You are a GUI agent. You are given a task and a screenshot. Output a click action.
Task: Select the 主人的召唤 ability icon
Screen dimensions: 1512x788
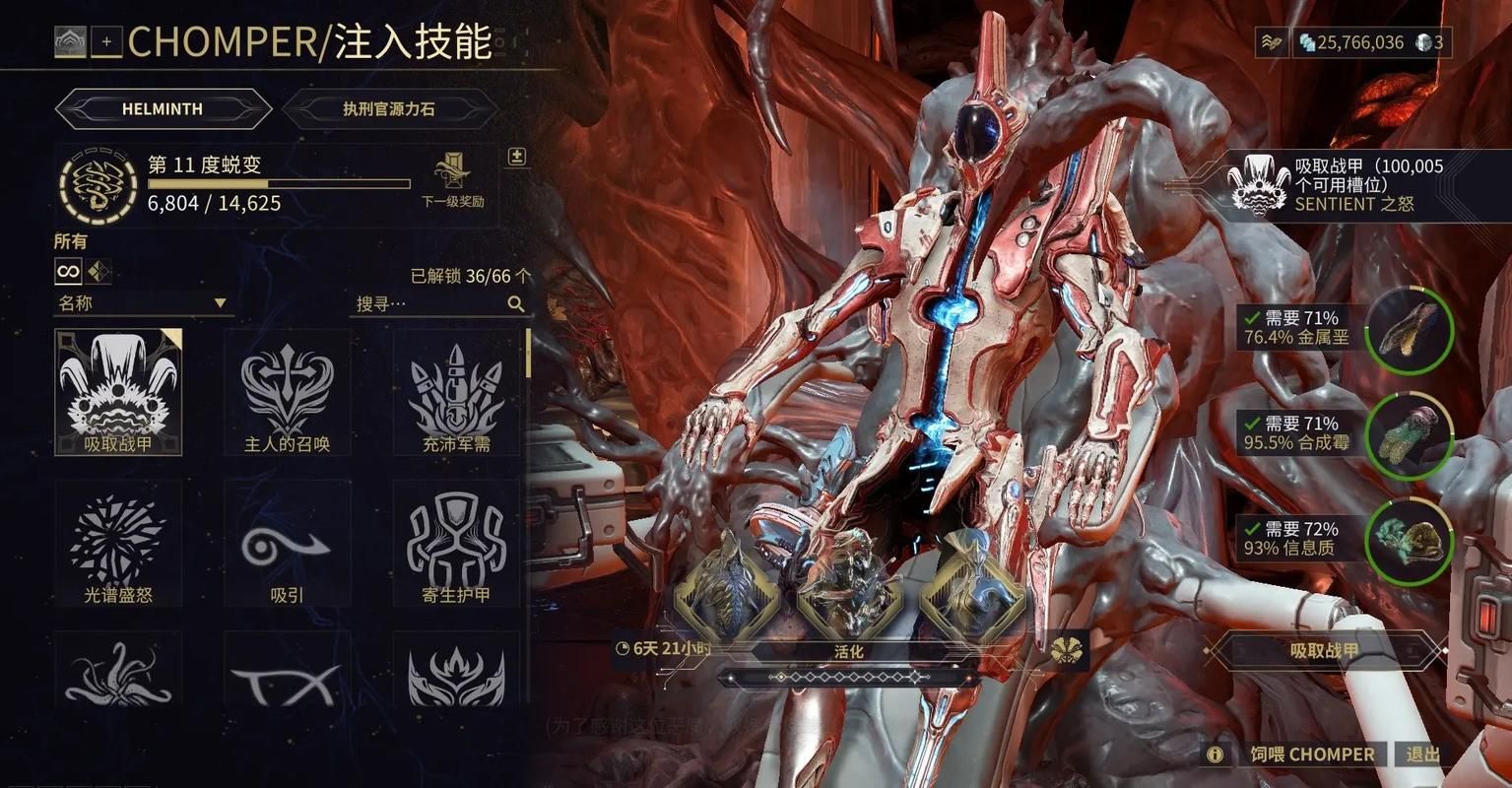pos(287,392)
